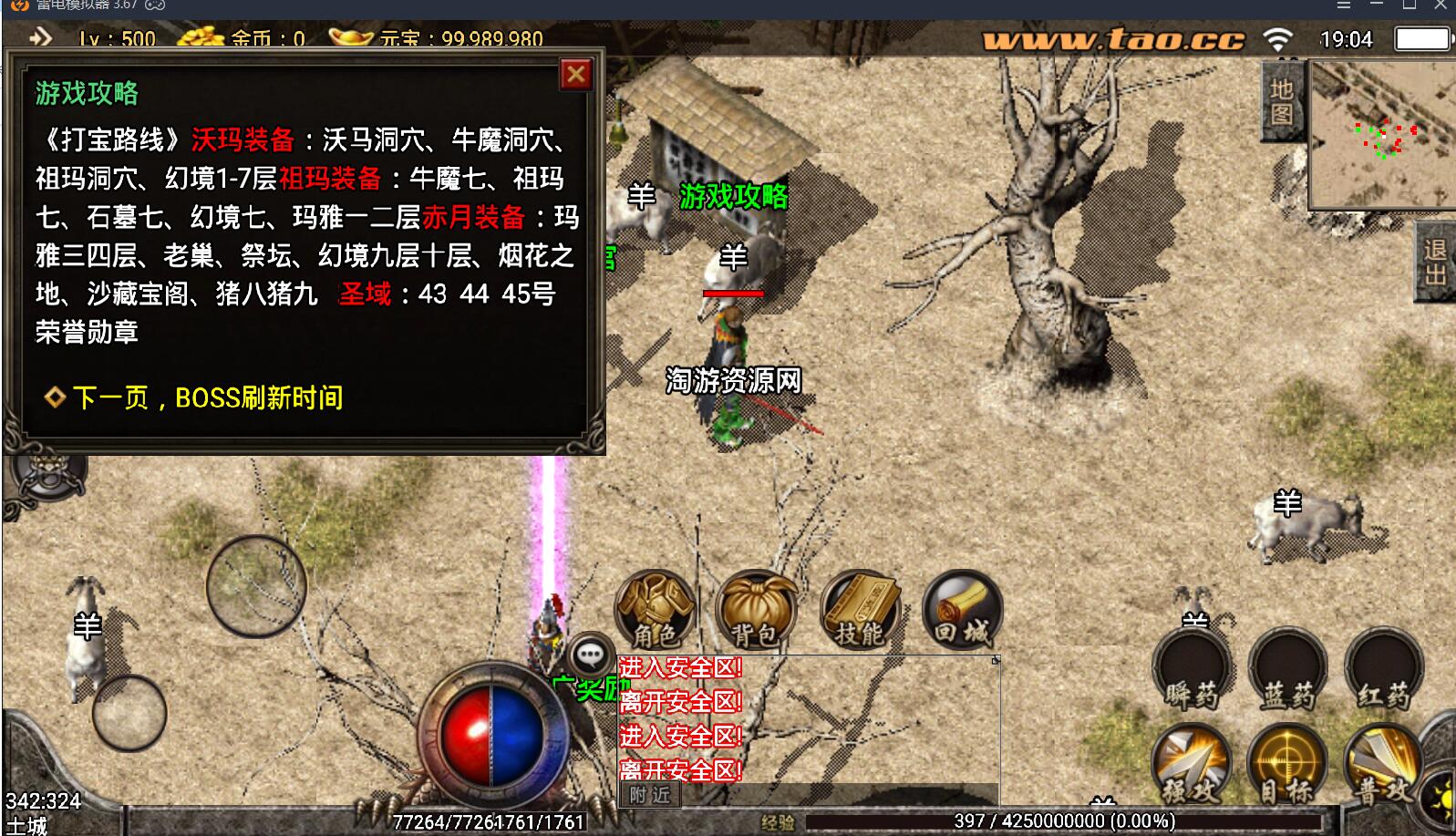
Task: Use the 回城 return-to-town scroll
Action: pyautogui.click(x=962, y=608)
